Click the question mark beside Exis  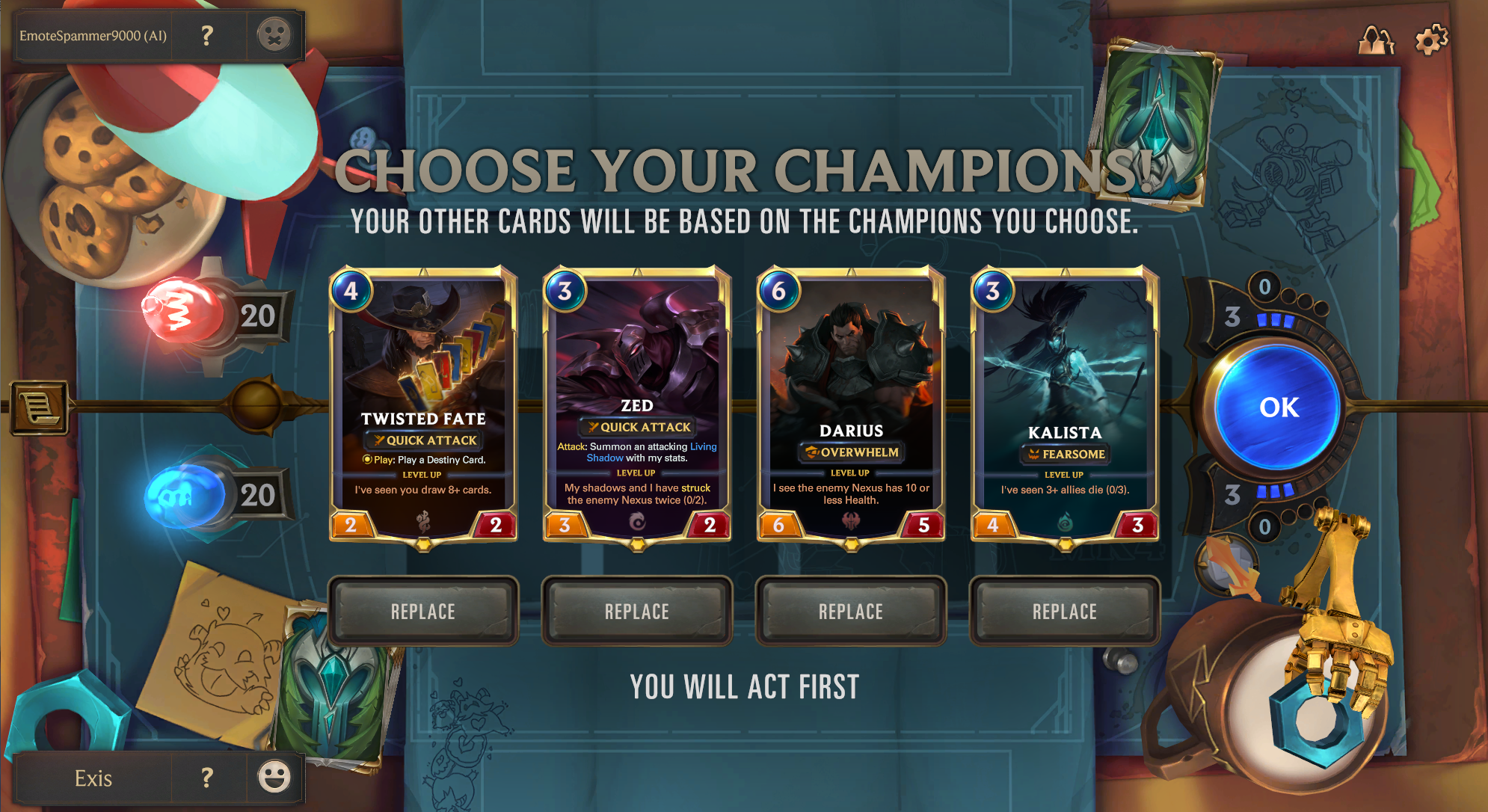pyautogui.click(x=207, y=778)
